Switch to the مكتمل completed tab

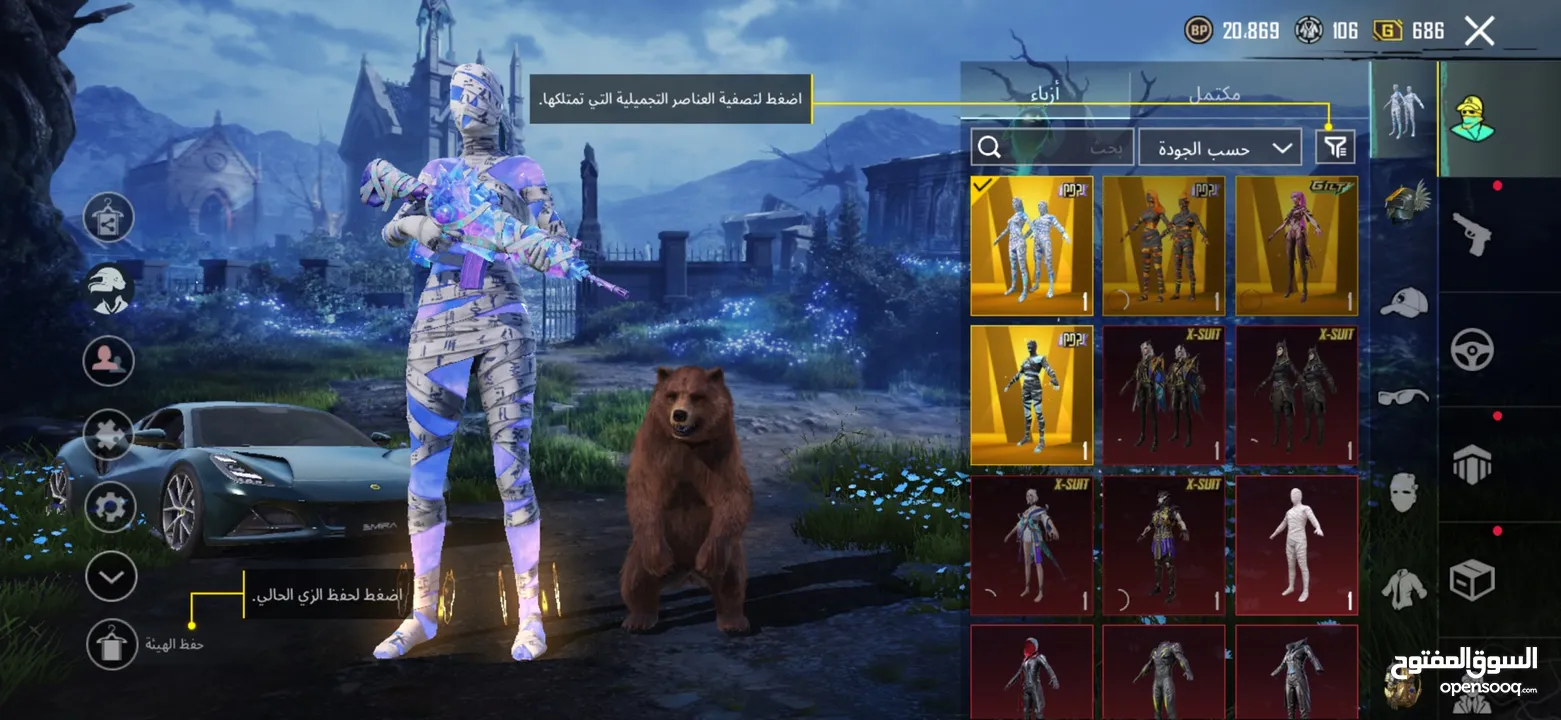tap(1217, 93)
